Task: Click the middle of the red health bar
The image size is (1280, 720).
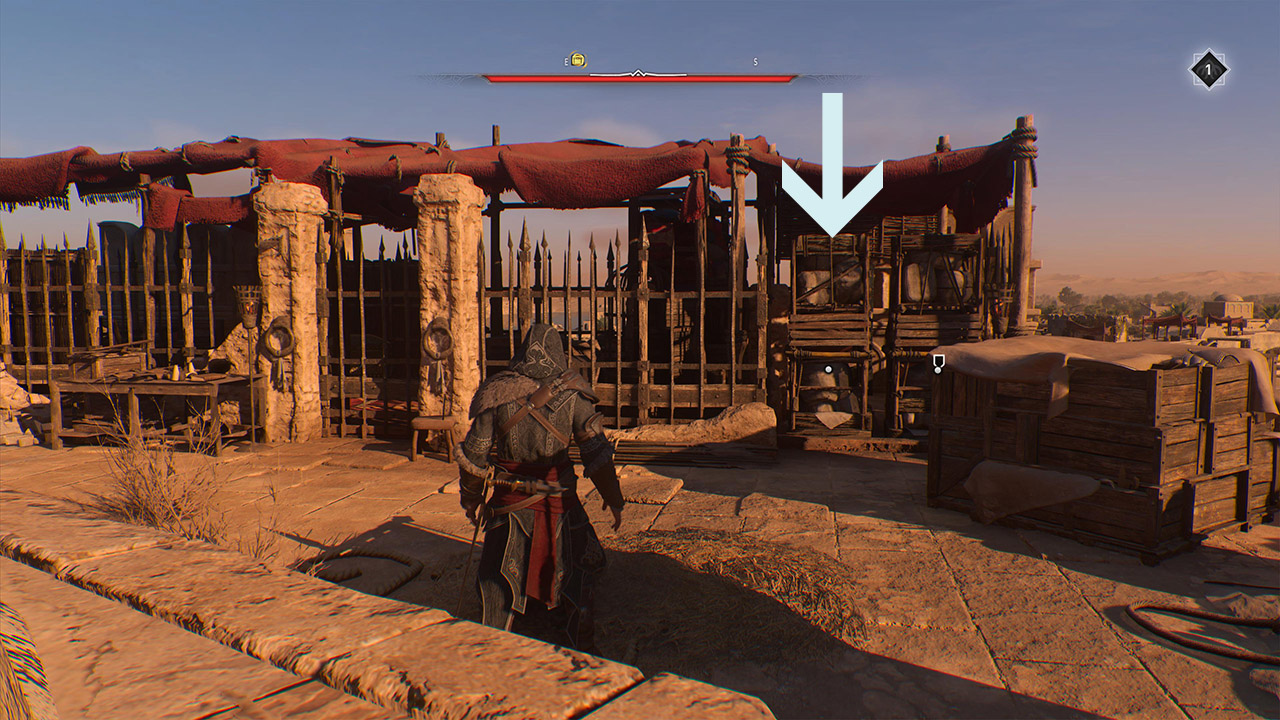Action: (x=637, y=78)
